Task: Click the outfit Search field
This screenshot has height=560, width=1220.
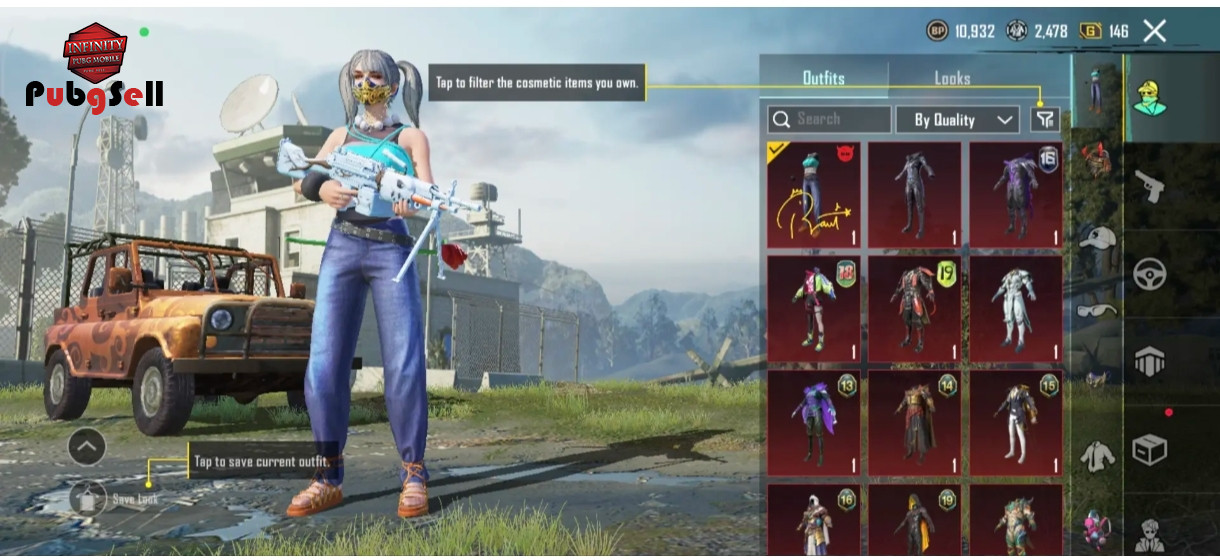Action: (x=830, y=120)
